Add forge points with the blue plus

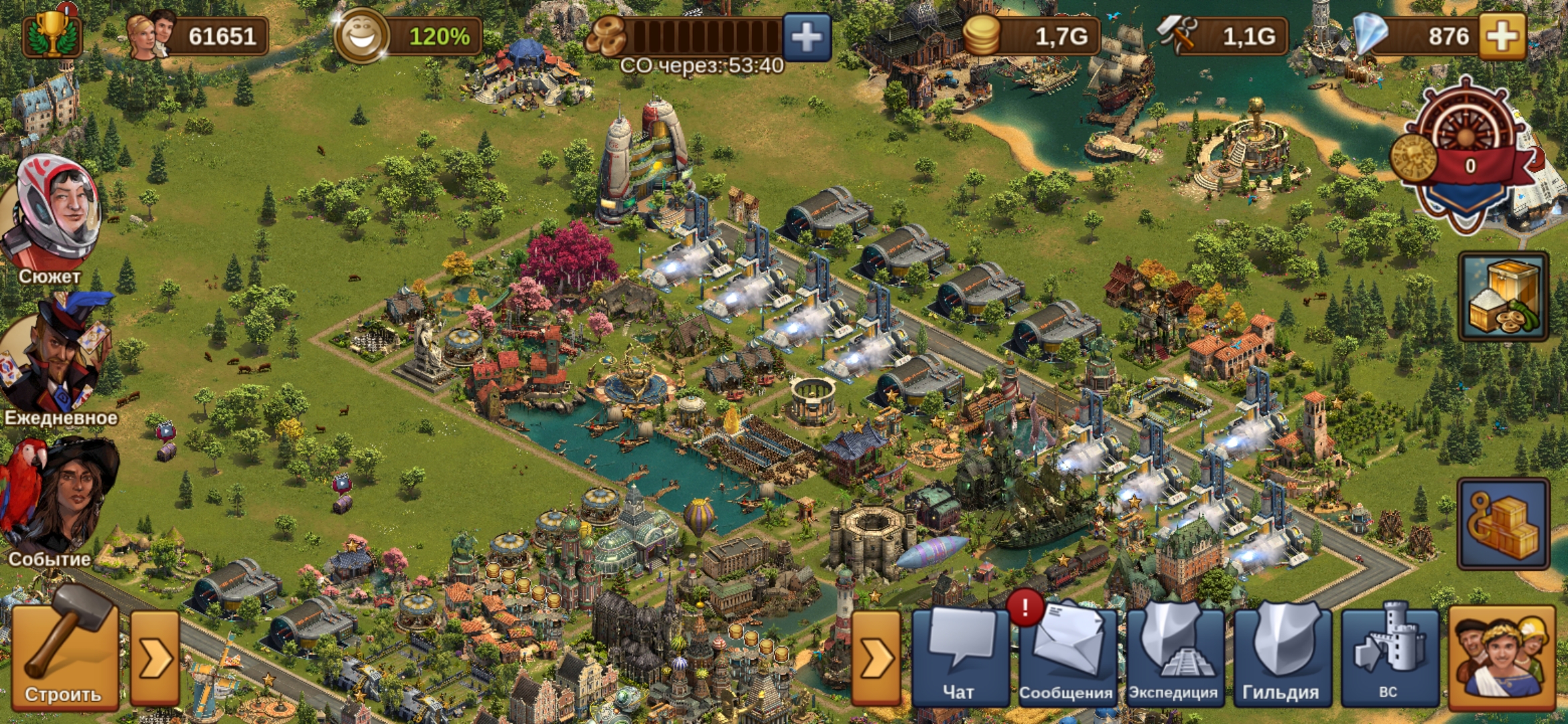coord(806,37)
